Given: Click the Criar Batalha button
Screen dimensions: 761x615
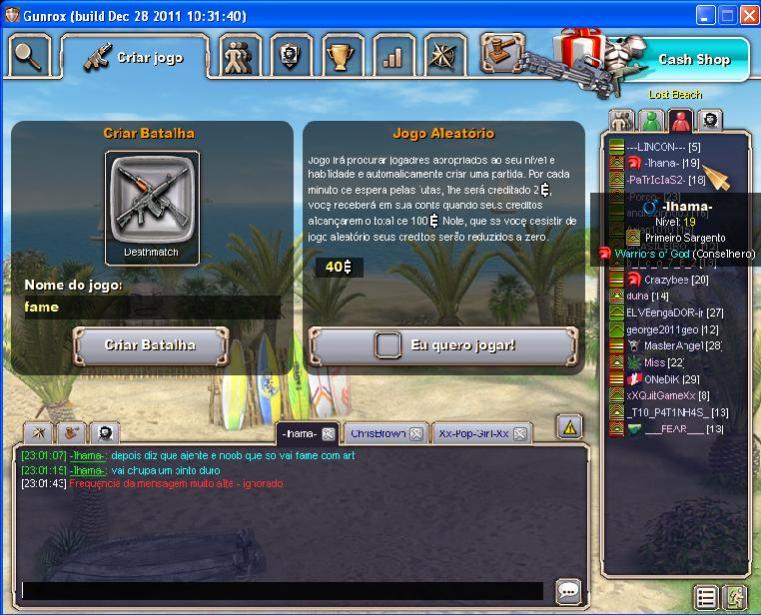Looking at the screenshot, I should point(150,346).
